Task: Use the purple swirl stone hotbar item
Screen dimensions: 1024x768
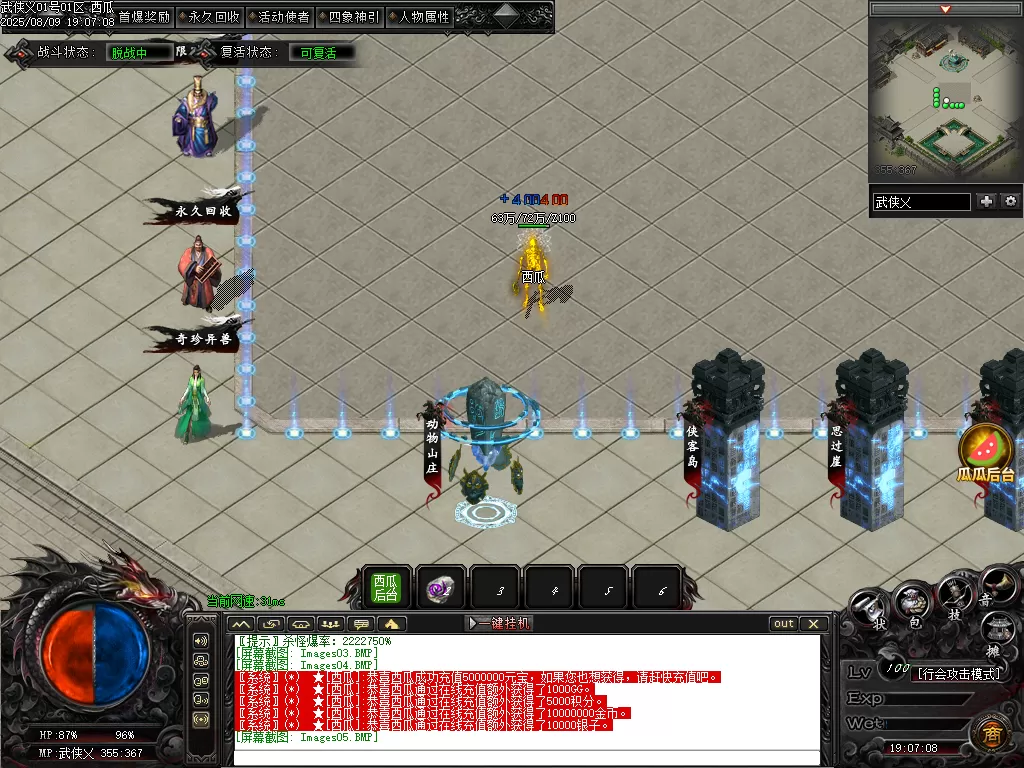Action: [440, 589]
